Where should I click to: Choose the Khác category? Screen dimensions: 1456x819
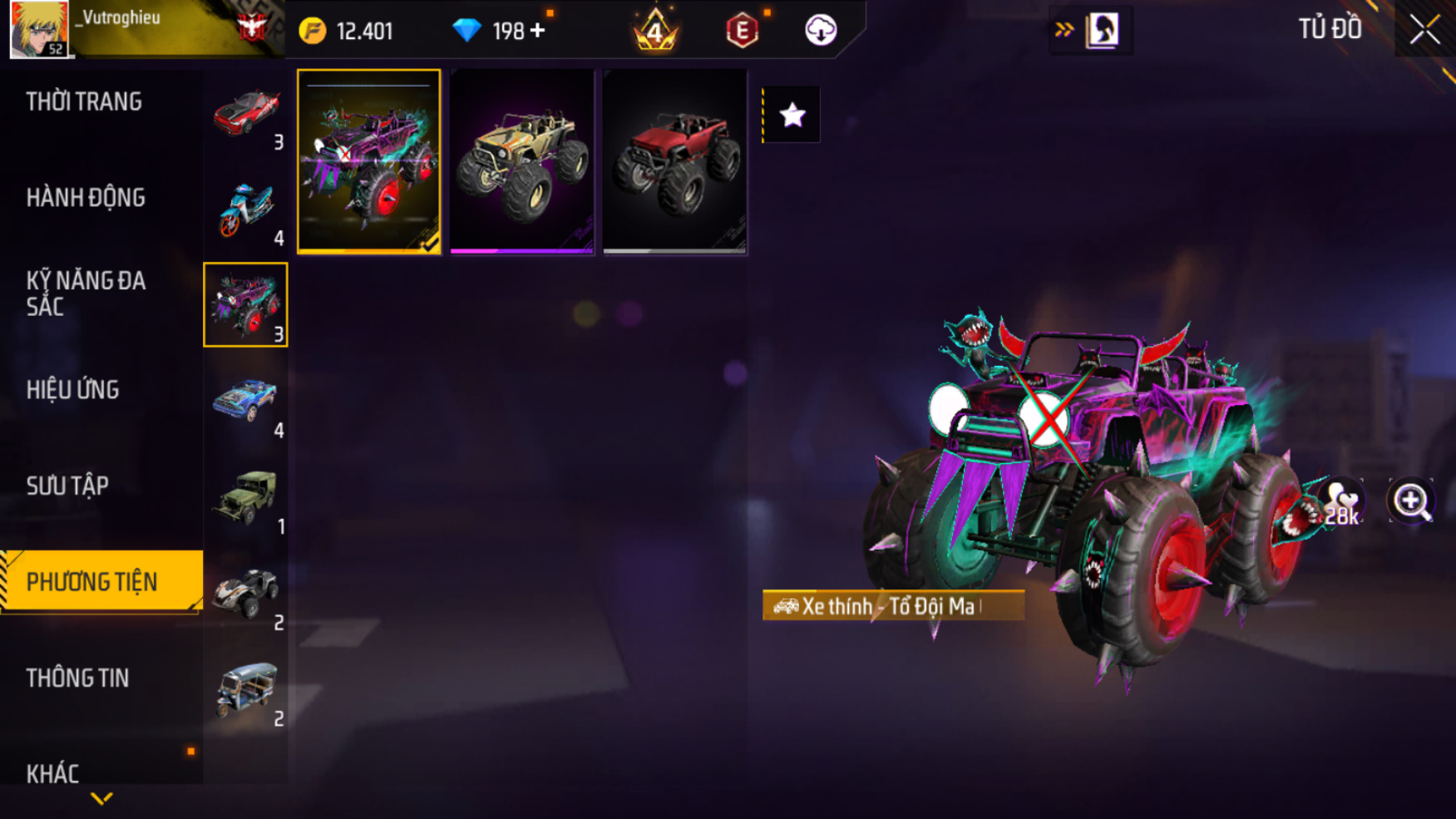tap(52, 773)
